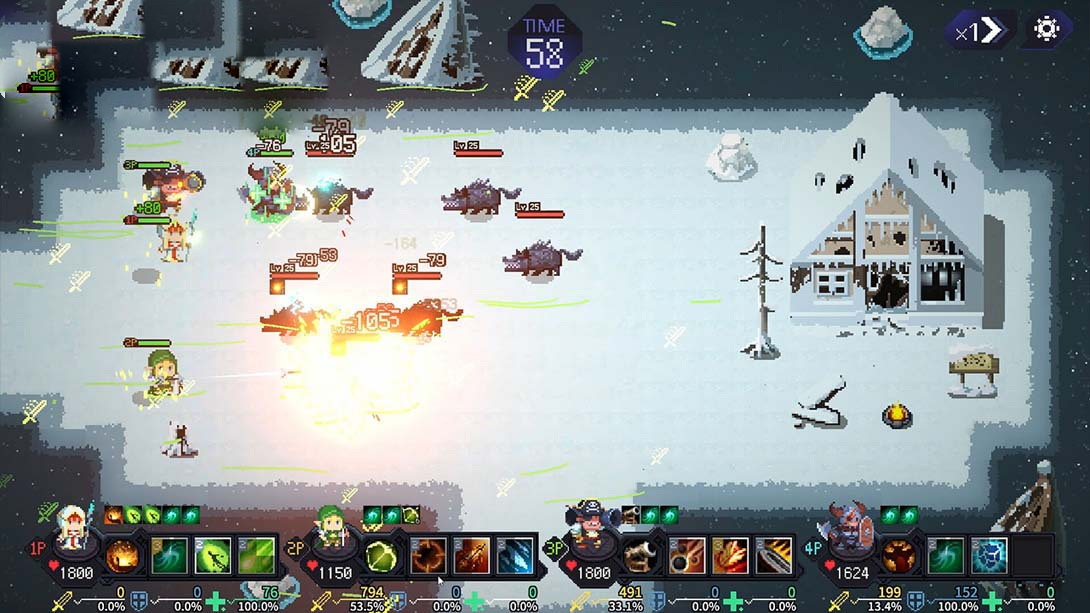Select 2P's green bow main skill
Image resolution: width=1090 pixels, height=613 pixels.
381,556
